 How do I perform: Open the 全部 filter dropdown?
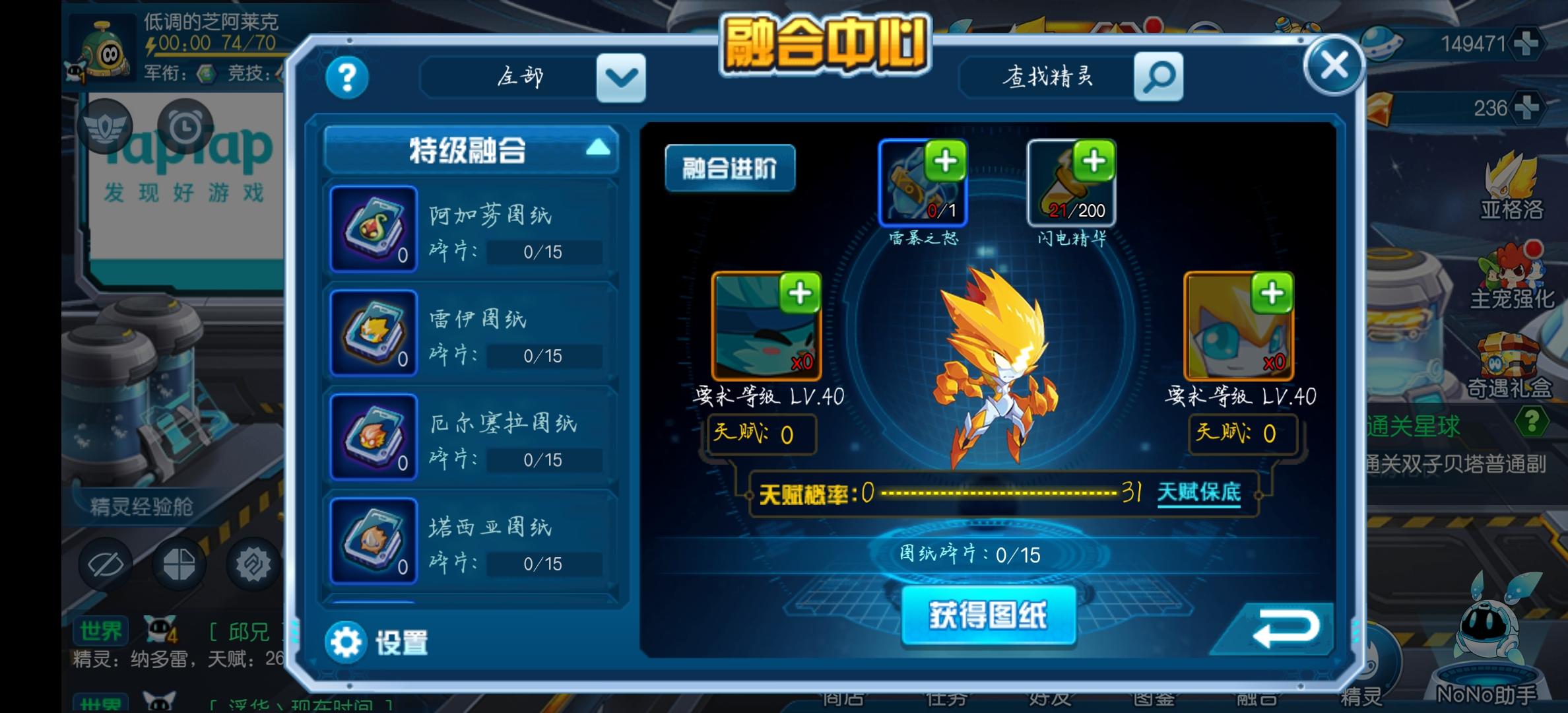point(619,77)
